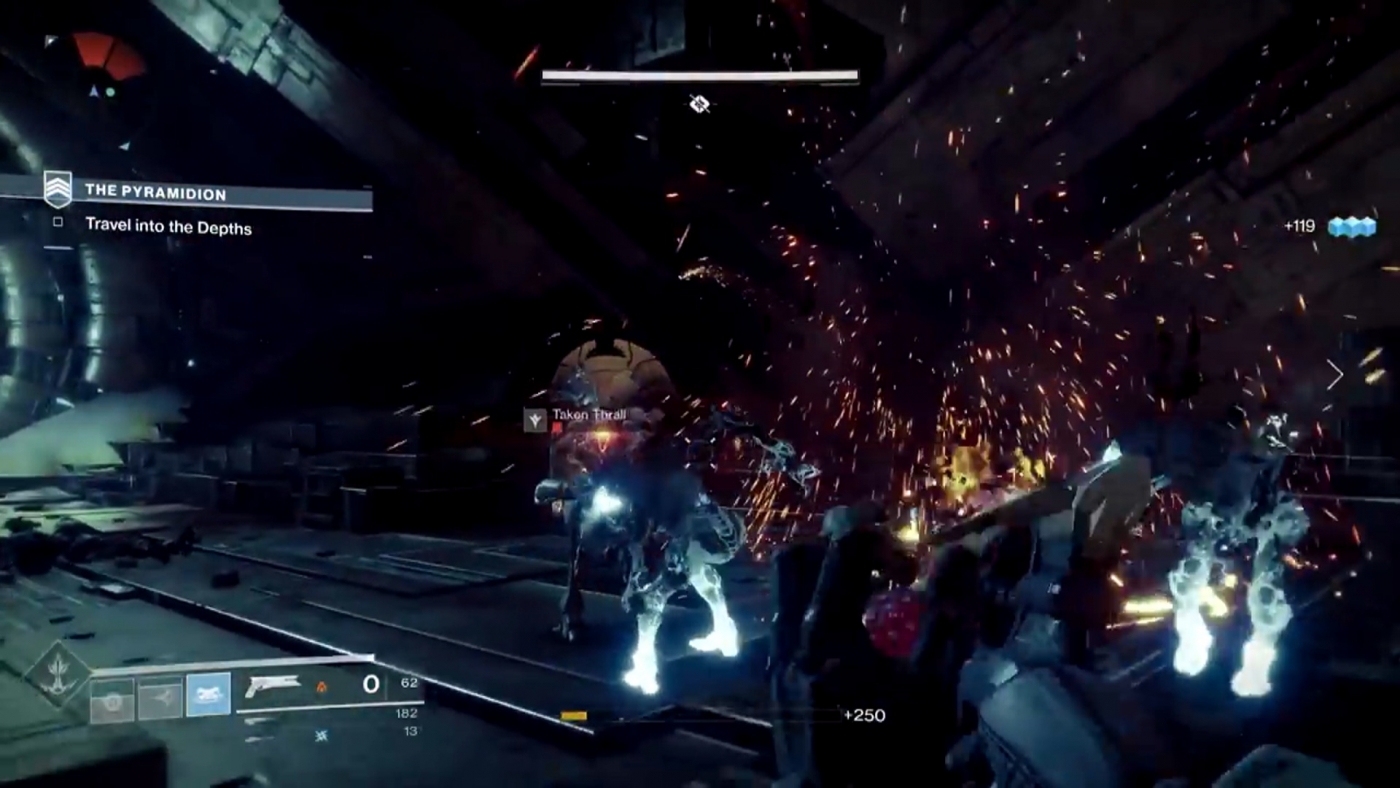Select the highlighted blue class ability icon
The image size is (1400, 788).
[208, 693]
